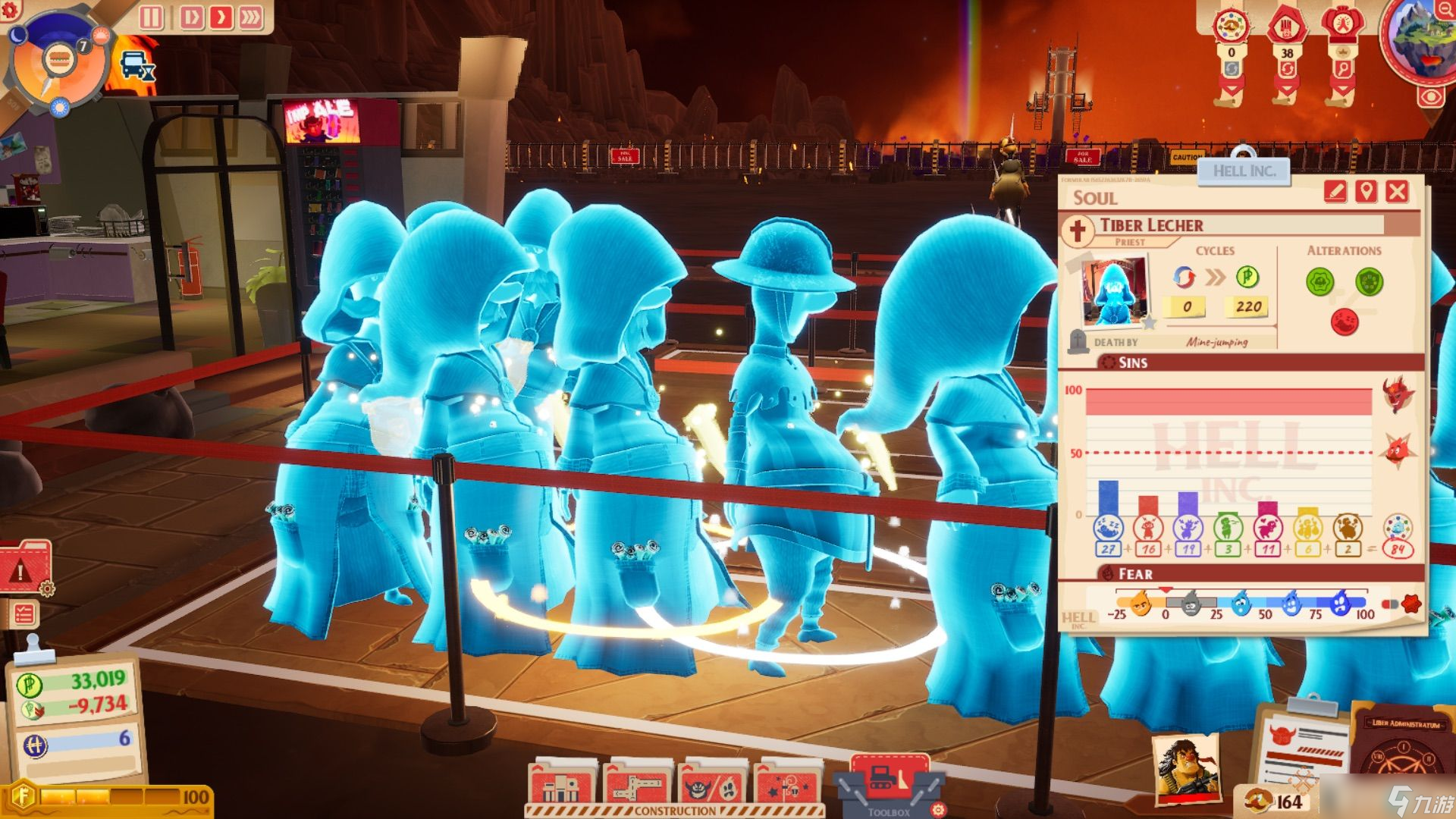This screenshot has width=1456, height=819.
Task: Open the decorations construction folder with stars
Action: click(788, 786)
